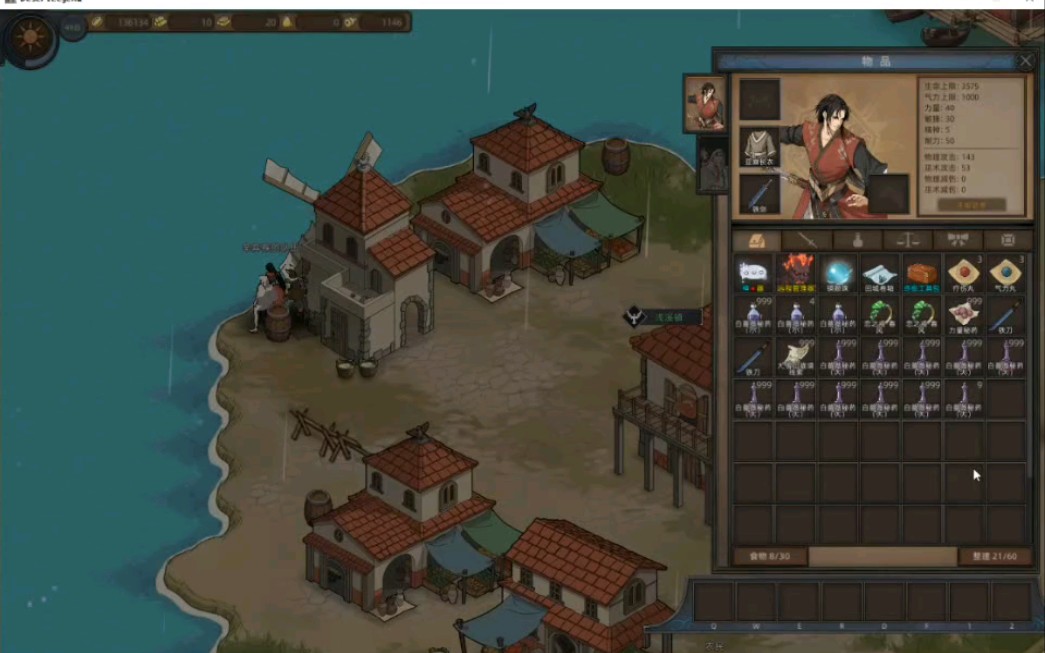
Task: Switch to the potion bottle tab
Action: click(x=857, y=240)
